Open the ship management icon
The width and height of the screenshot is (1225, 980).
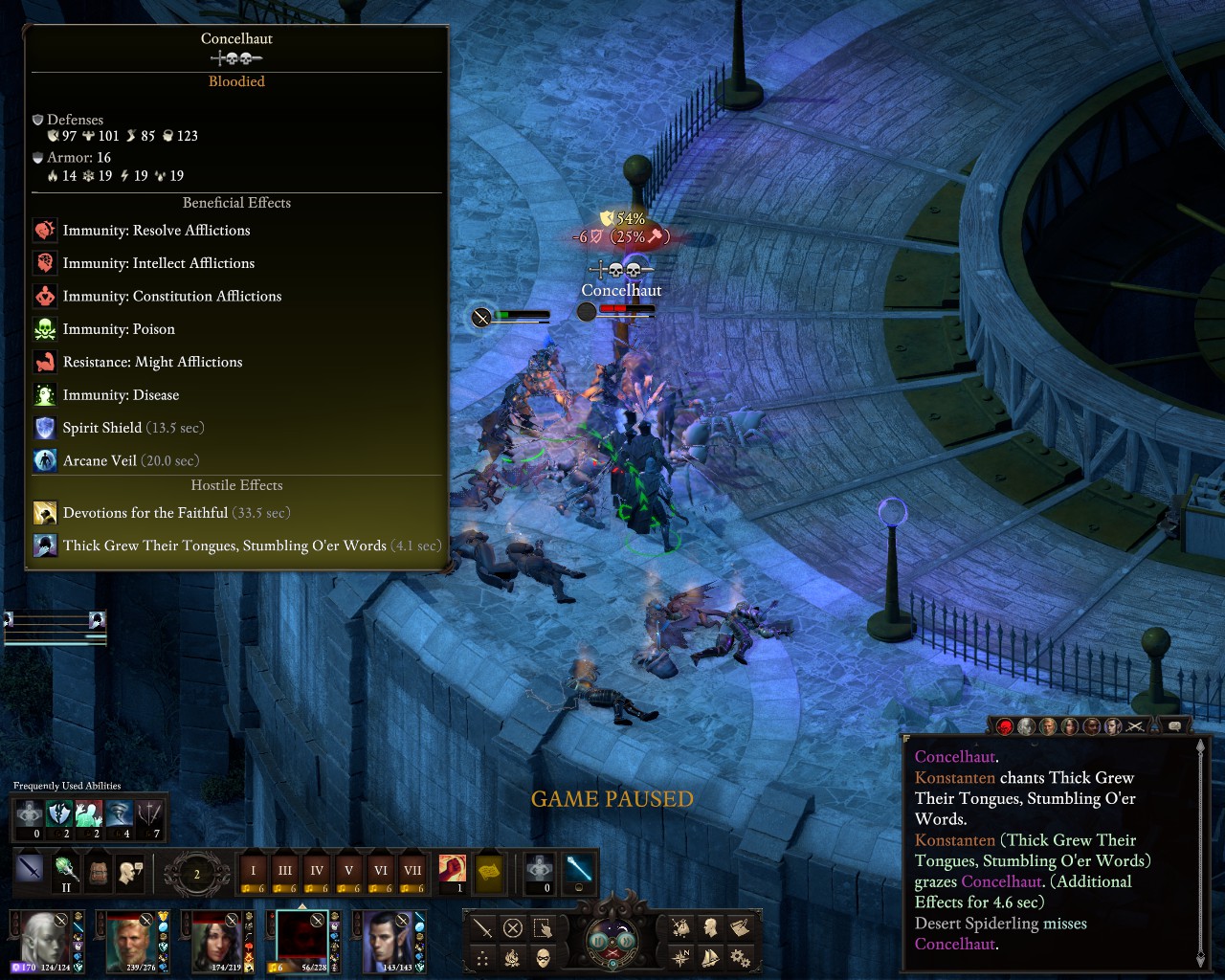pos(710,956)
